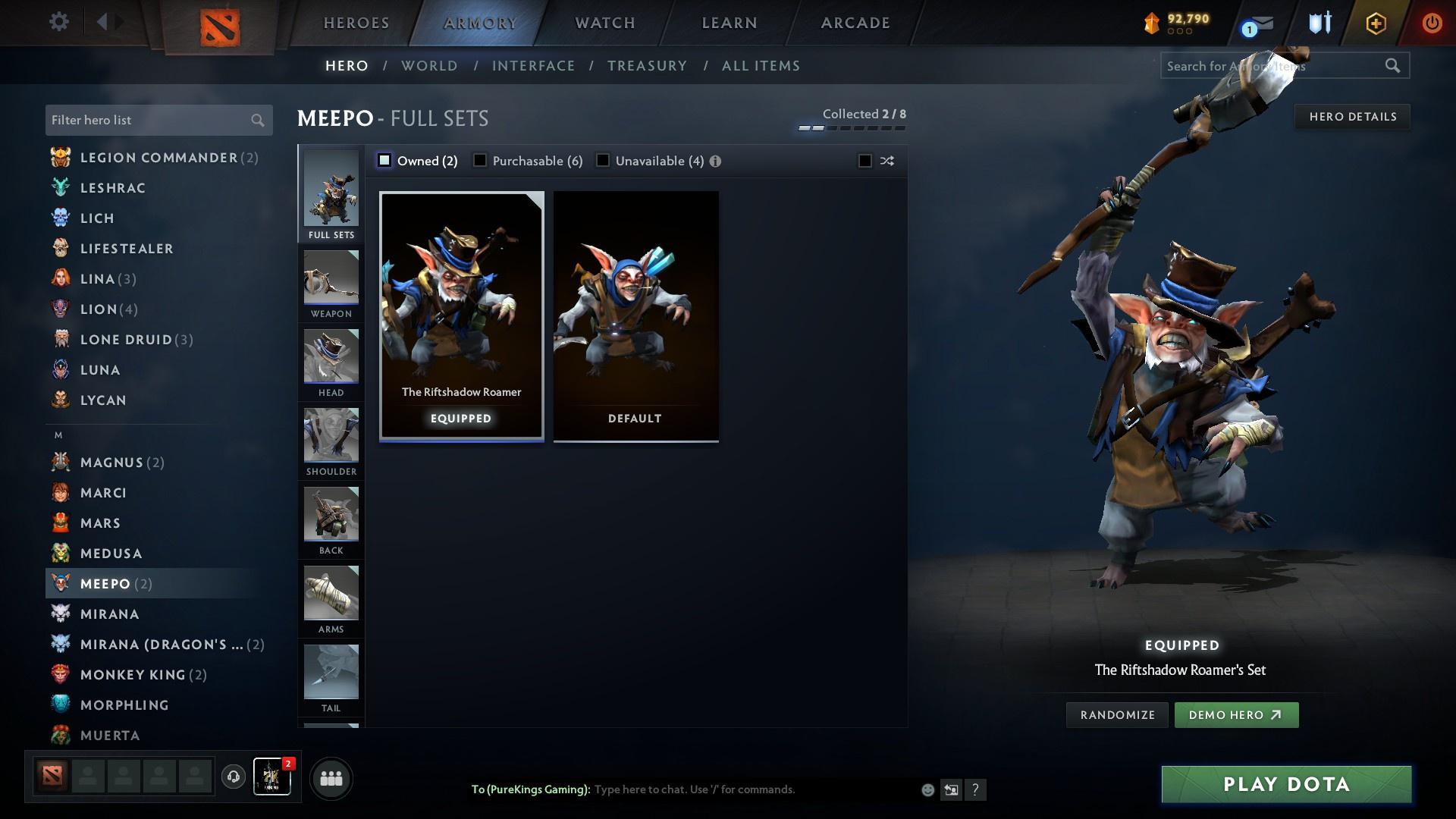Uncheck the Owned items filter
Image resolution: width=1456 pixels, height=819 pixels.
384,161
